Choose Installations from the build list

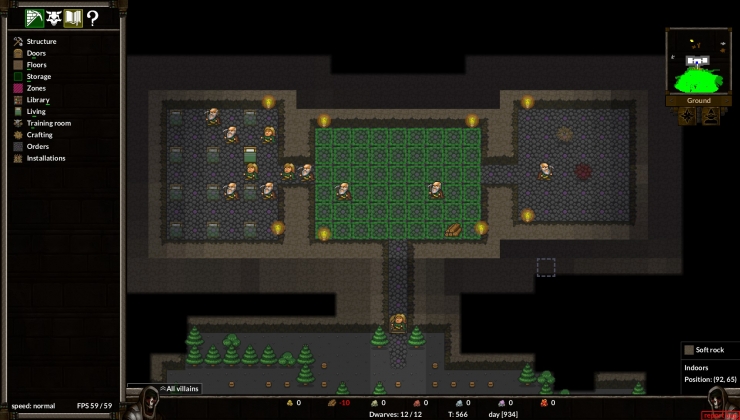(x=46, y=158)
